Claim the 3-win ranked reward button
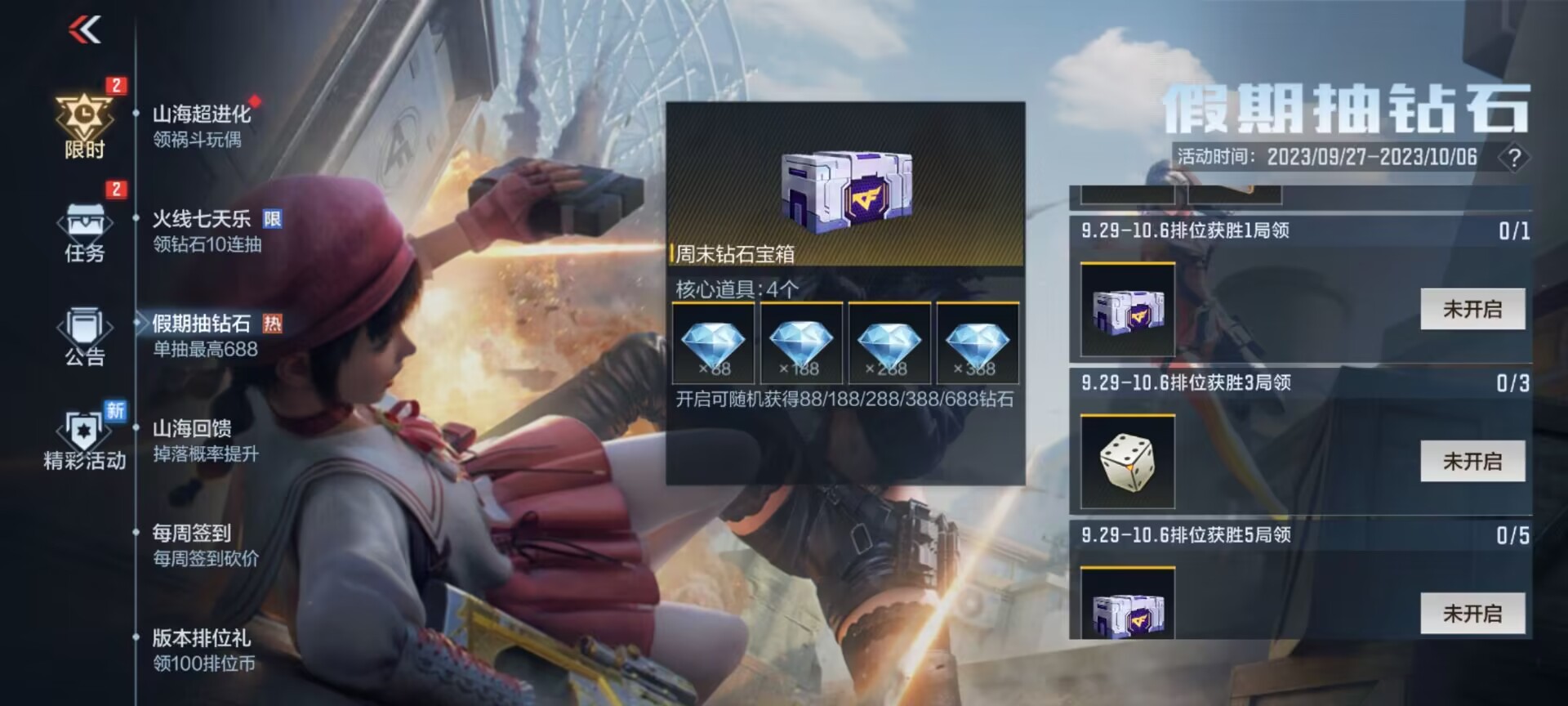 (x=1472, y=461)
